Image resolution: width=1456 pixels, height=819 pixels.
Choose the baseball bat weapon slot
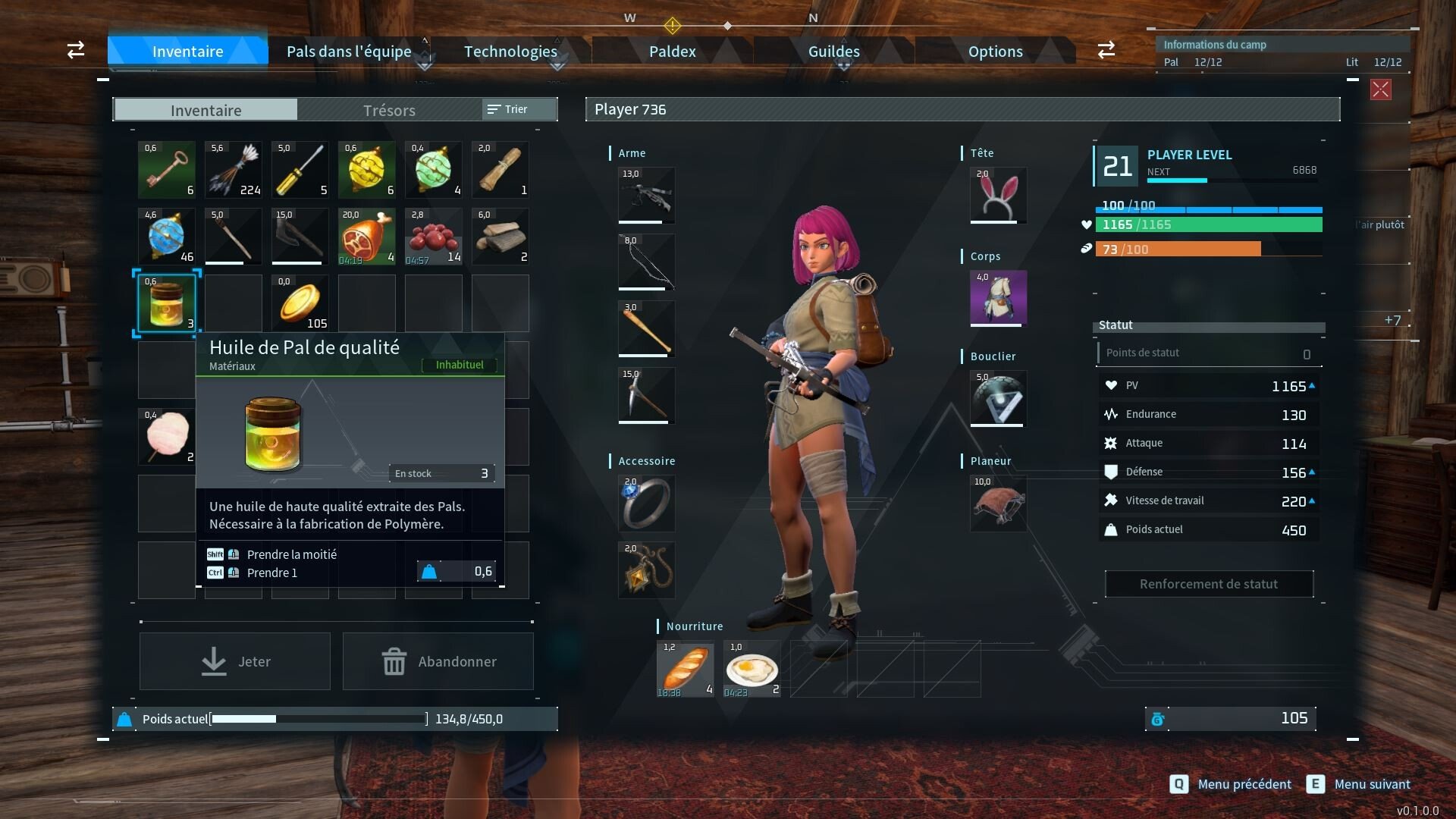click(x=646, y=329)
